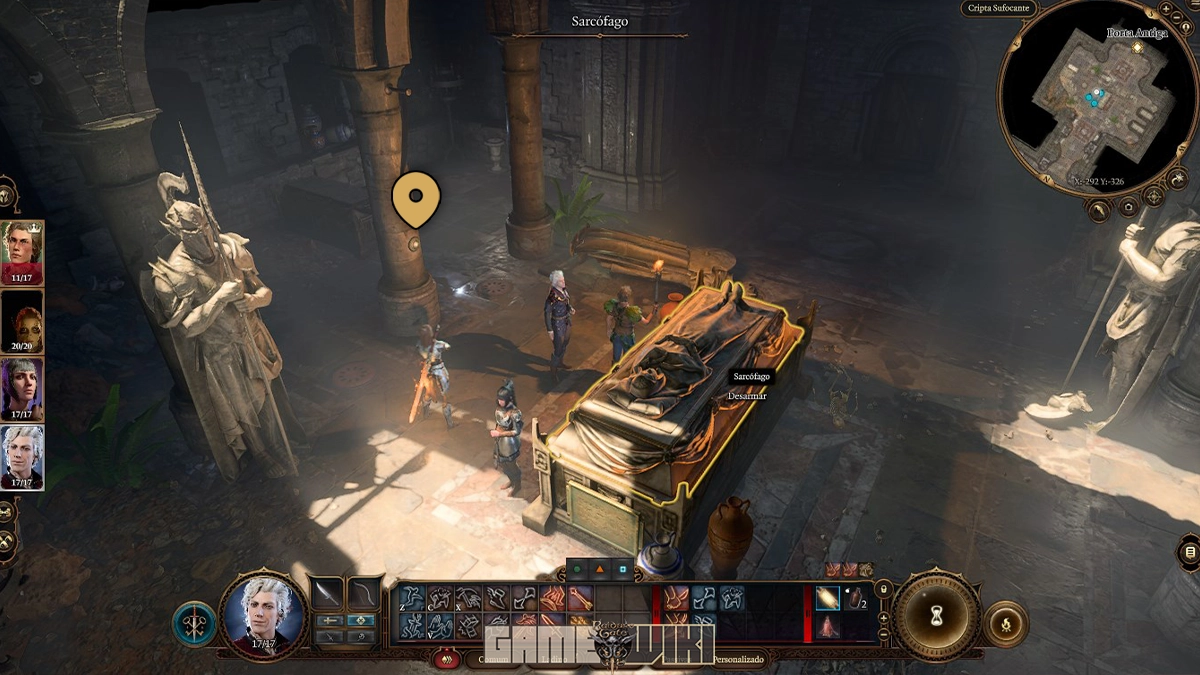Zoom in the minimap with plus button

pyautogui.click(x=1166, y=9)
